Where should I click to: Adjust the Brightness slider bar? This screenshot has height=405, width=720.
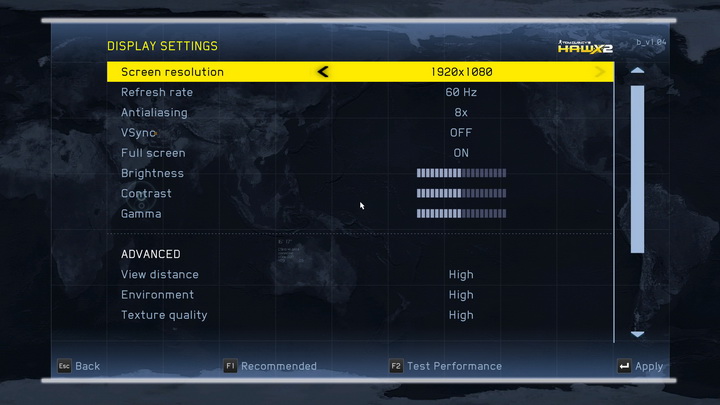click(461, 173)
